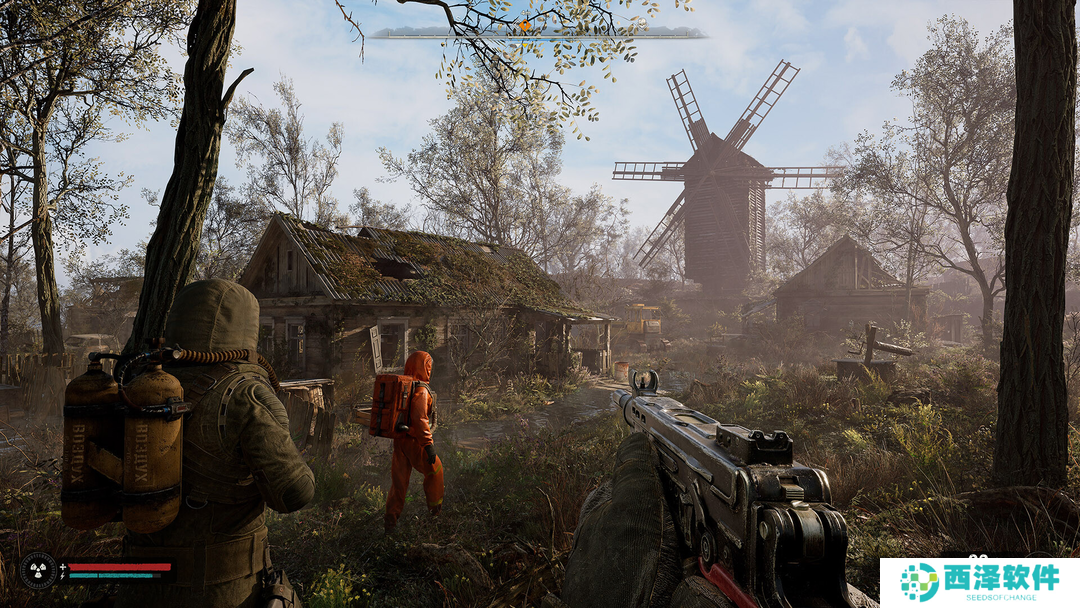The image size is (1080, 608).
Task: Select the radiation trefoil indicator icon
Action: coord(38,570)
